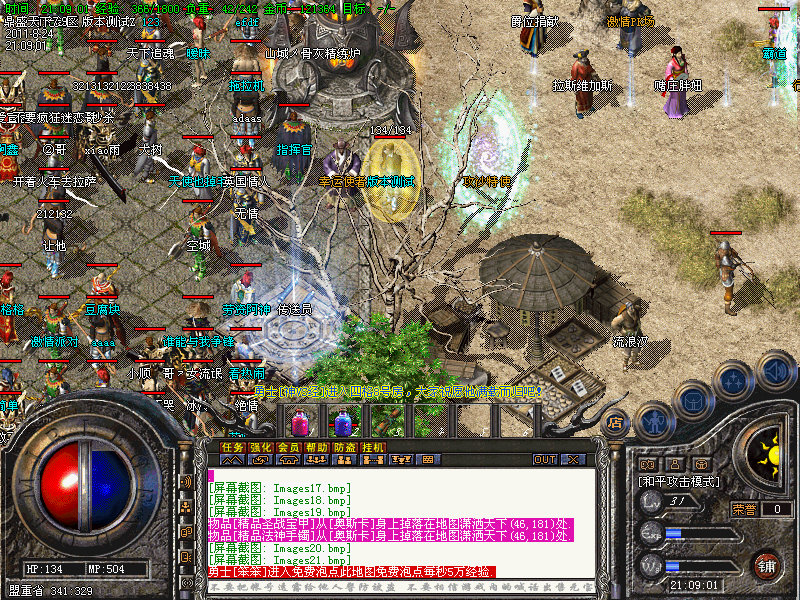Close the game with the X button
This screenshot has width=800, height=600.
[573, 460]
